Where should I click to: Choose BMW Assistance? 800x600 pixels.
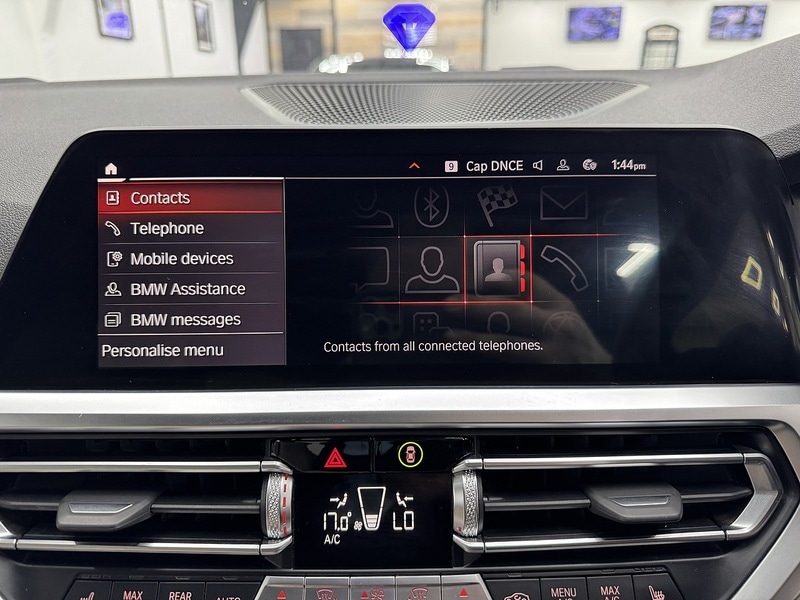coord(190,289)
